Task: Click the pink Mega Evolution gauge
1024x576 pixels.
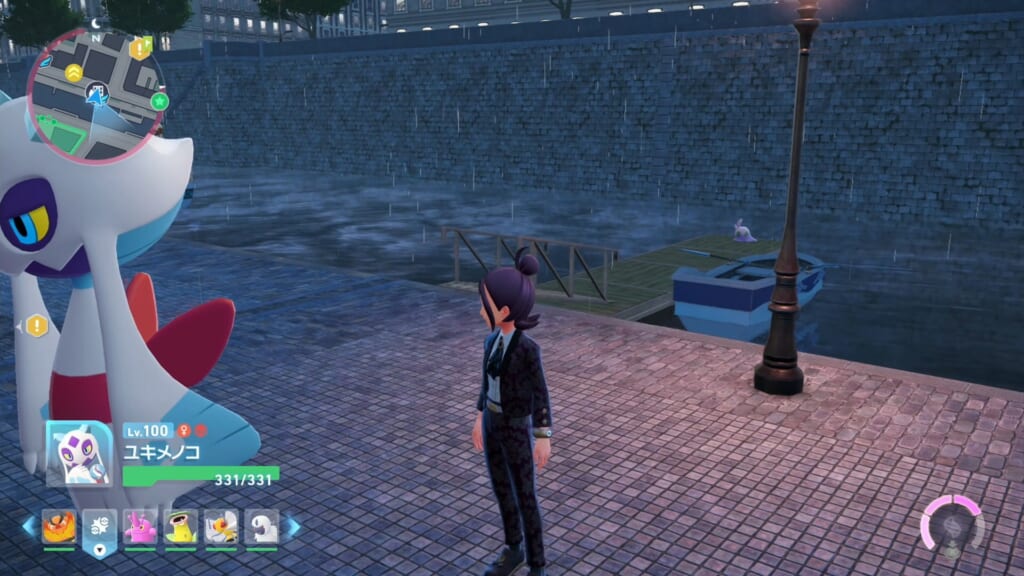Action: tap(951, 525)
